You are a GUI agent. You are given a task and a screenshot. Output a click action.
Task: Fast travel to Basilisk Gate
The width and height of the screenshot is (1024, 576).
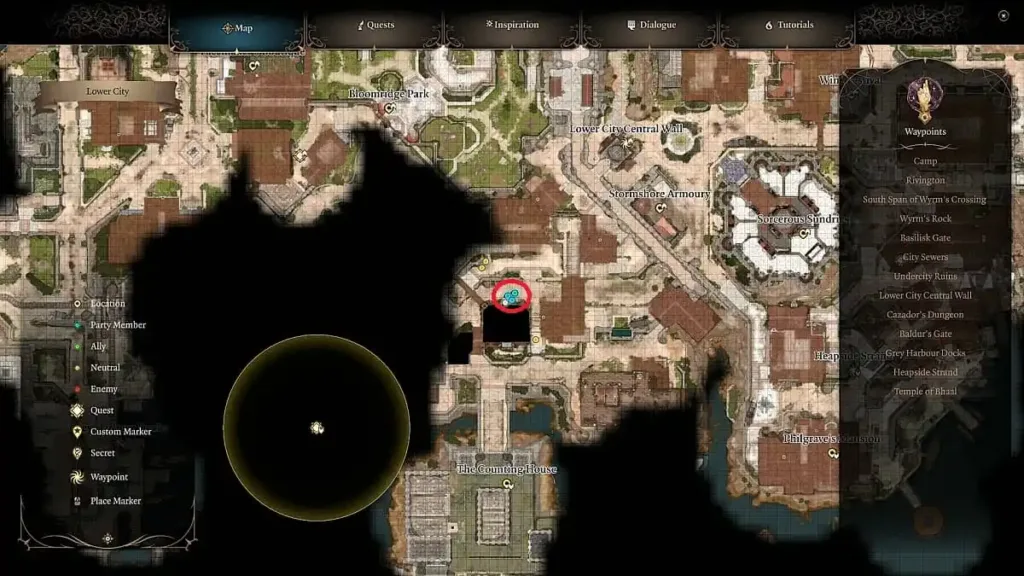click(925, 238)
